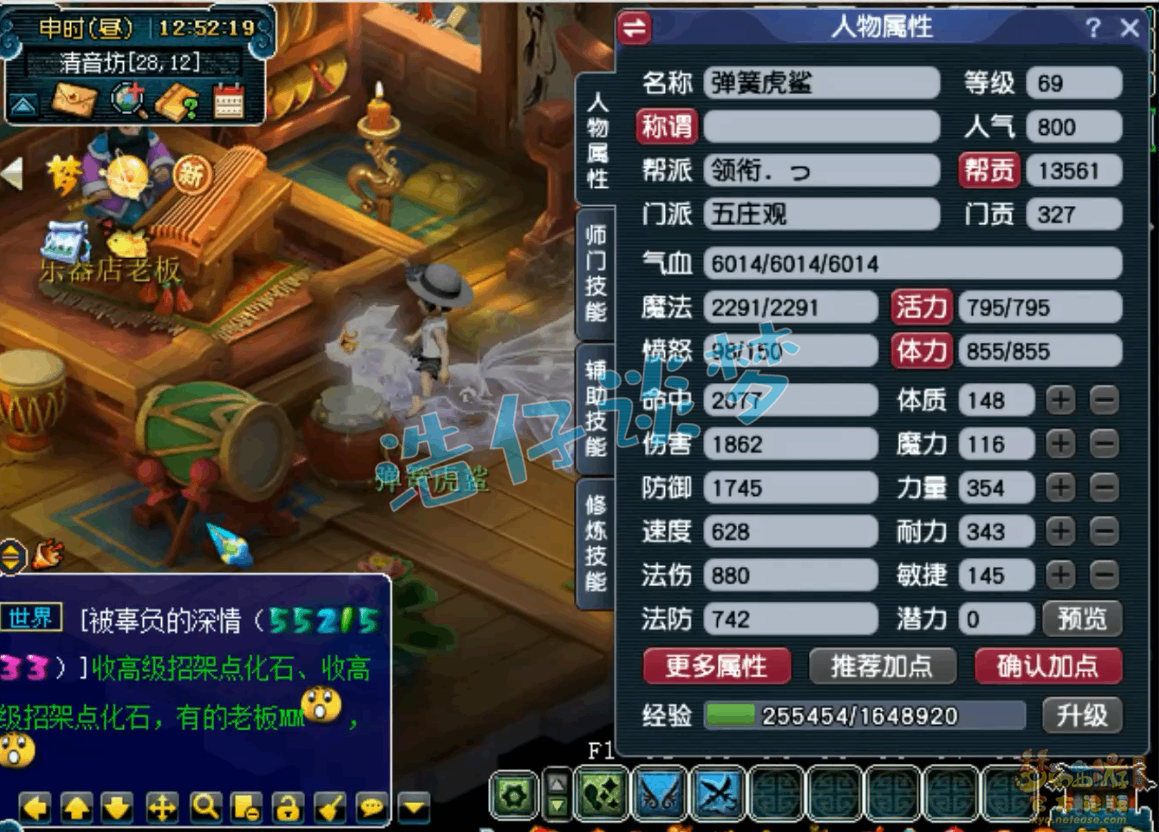Choose 推荐加点 recommended allocation
Screen dimensions: 1159x832
882,666
